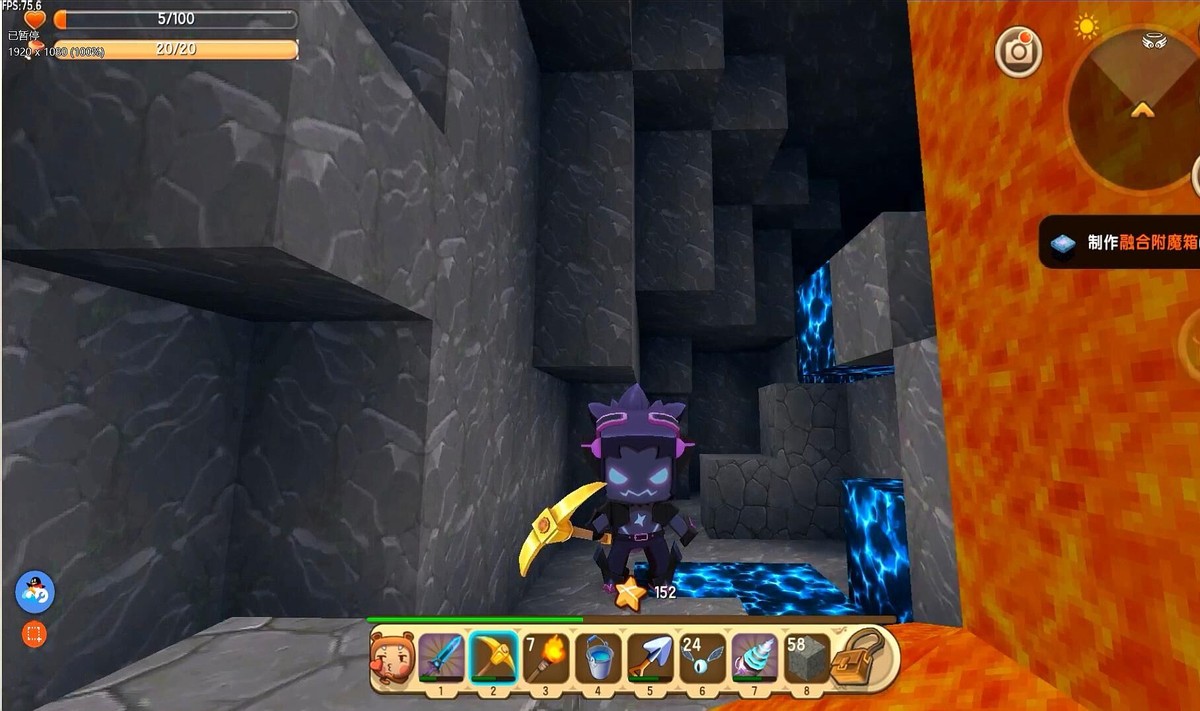Select the water bucket slot
Screen dimensions: 1200x711
pyautogui.click(x=597, y=657)
